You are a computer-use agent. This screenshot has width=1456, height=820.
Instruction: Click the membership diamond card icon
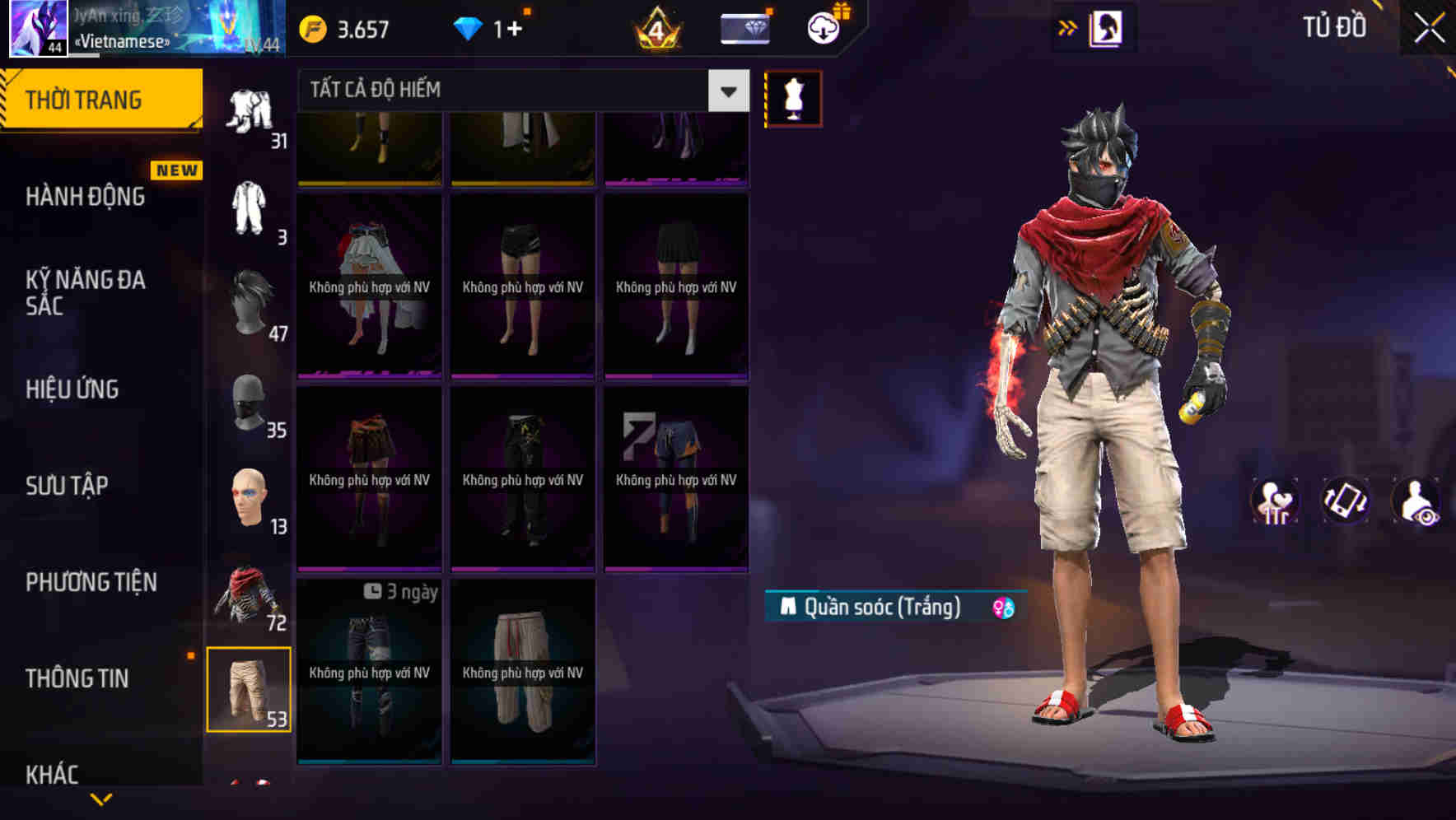click(x=742, y=27)
